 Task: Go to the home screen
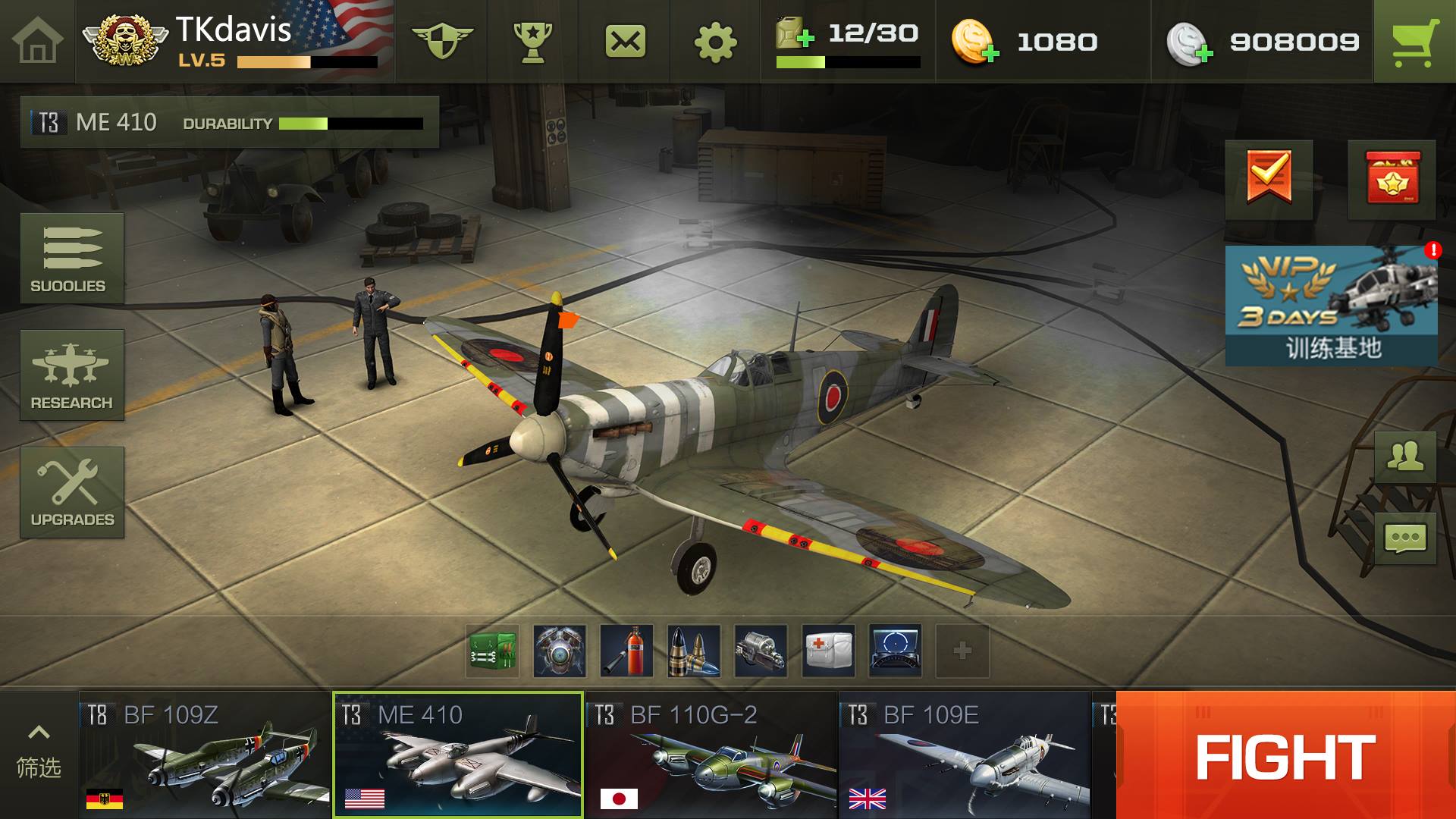(x=37, y=41)
